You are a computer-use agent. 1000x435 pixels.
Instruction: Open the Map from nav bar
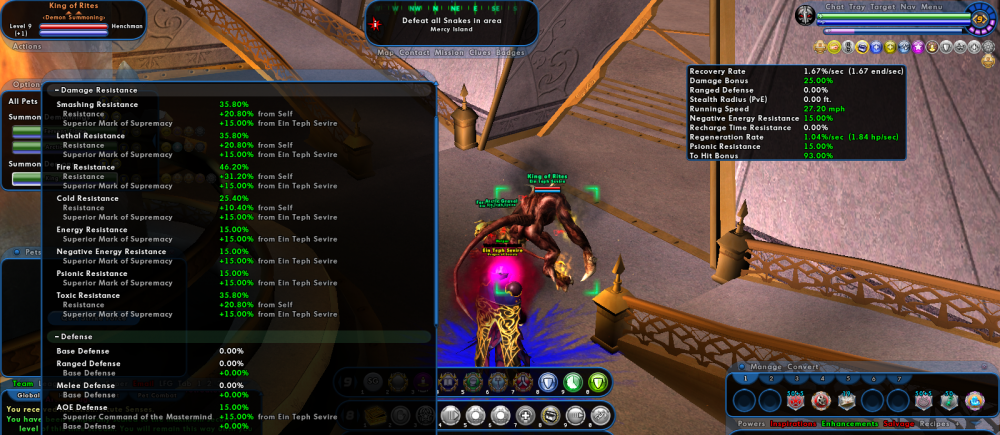coord(385,52)
